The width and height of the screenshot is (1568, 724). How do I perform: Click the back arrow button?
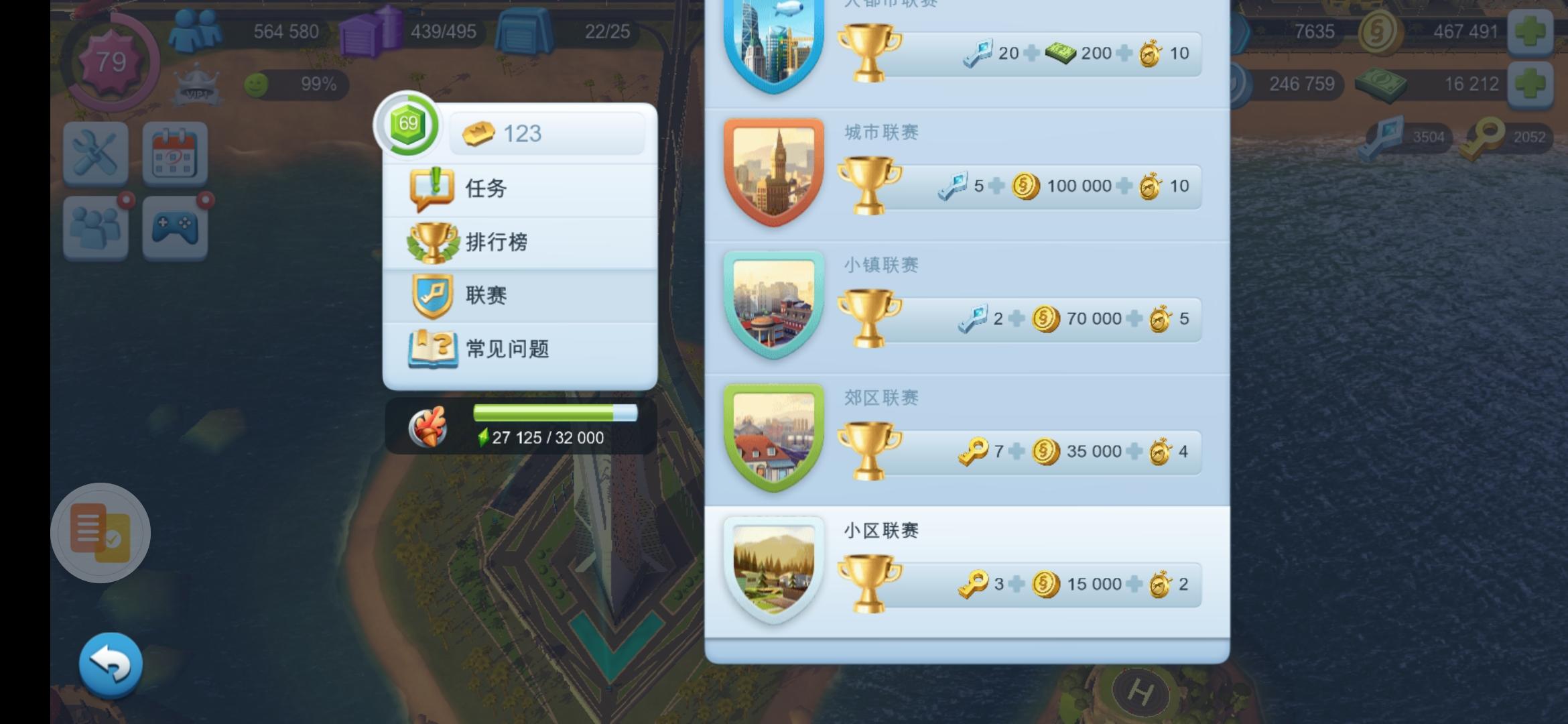pos(113,662)
